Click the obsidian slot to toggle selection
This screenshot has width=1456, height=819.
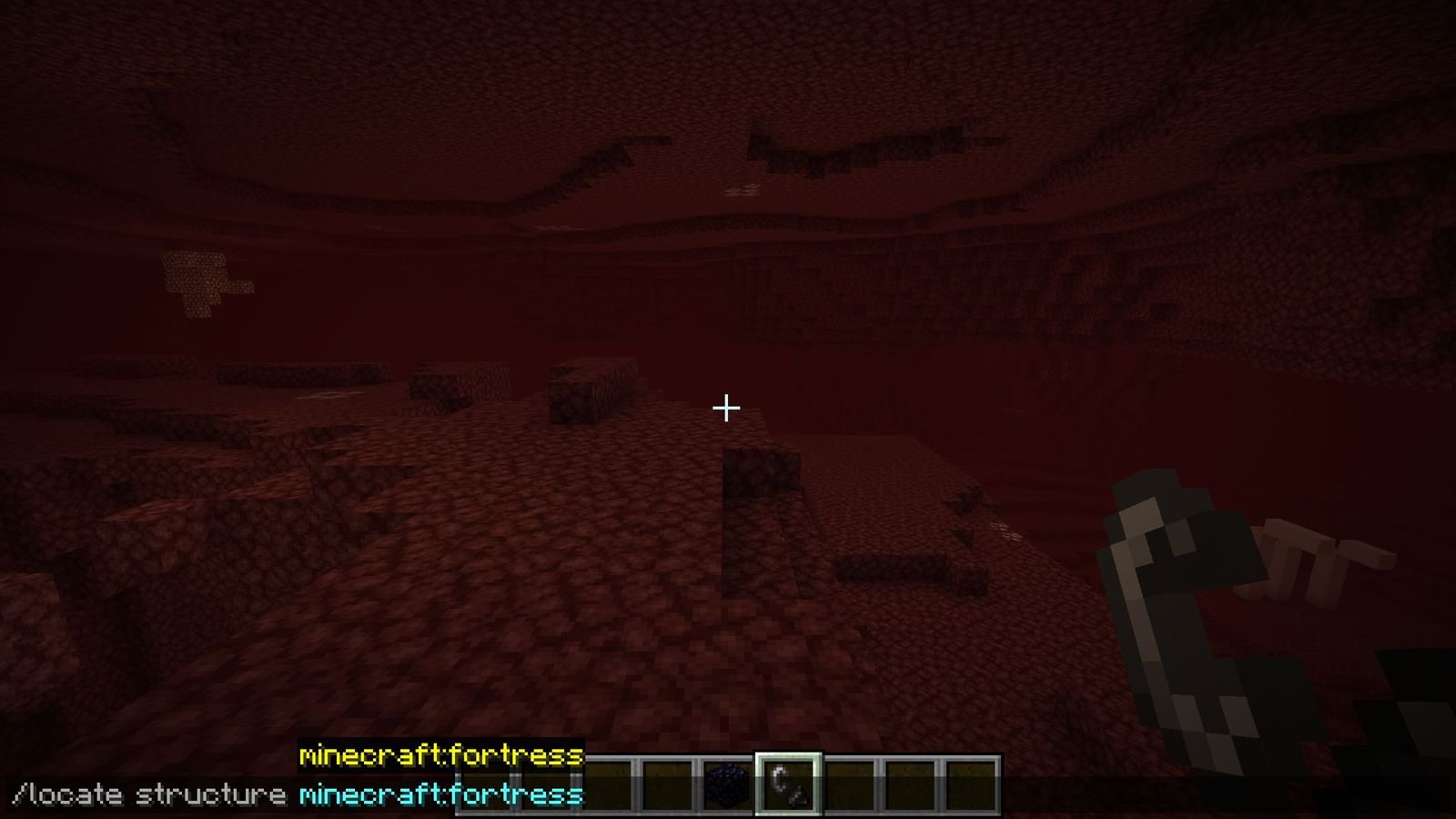[728, 784]
